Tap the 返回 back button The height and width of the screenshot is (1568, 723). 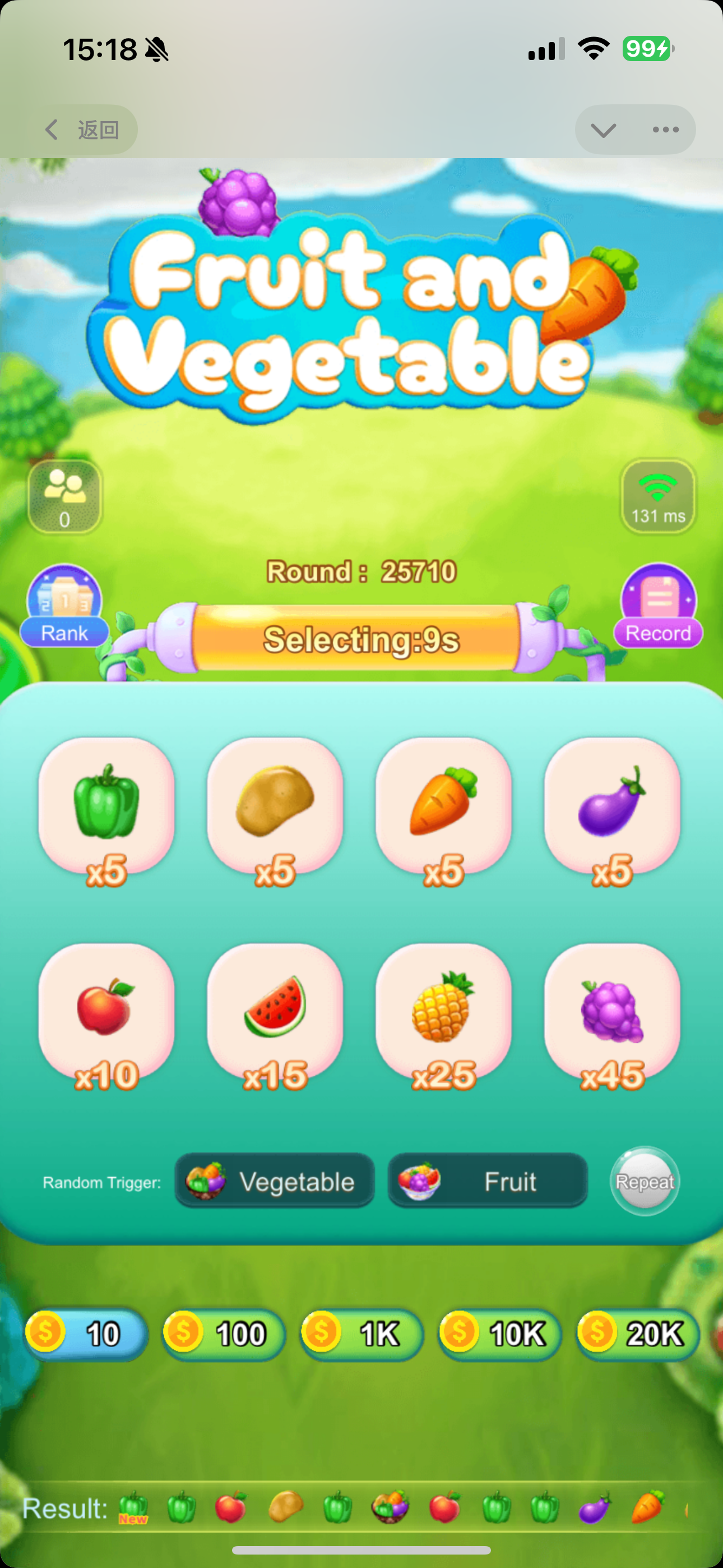pyautogui.click(x=84, y=129)
